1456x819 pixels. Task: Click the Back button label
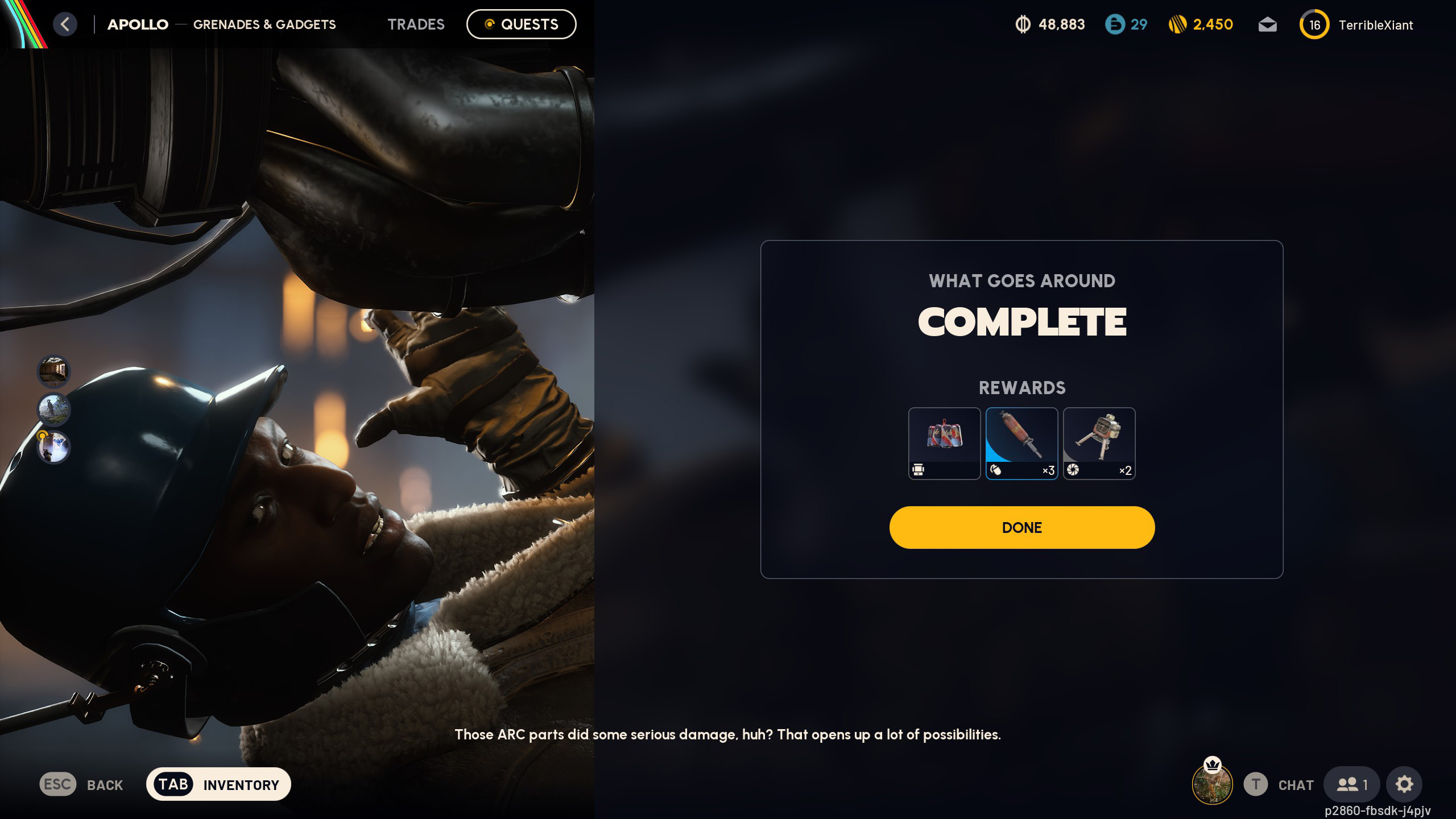point(105,785)
